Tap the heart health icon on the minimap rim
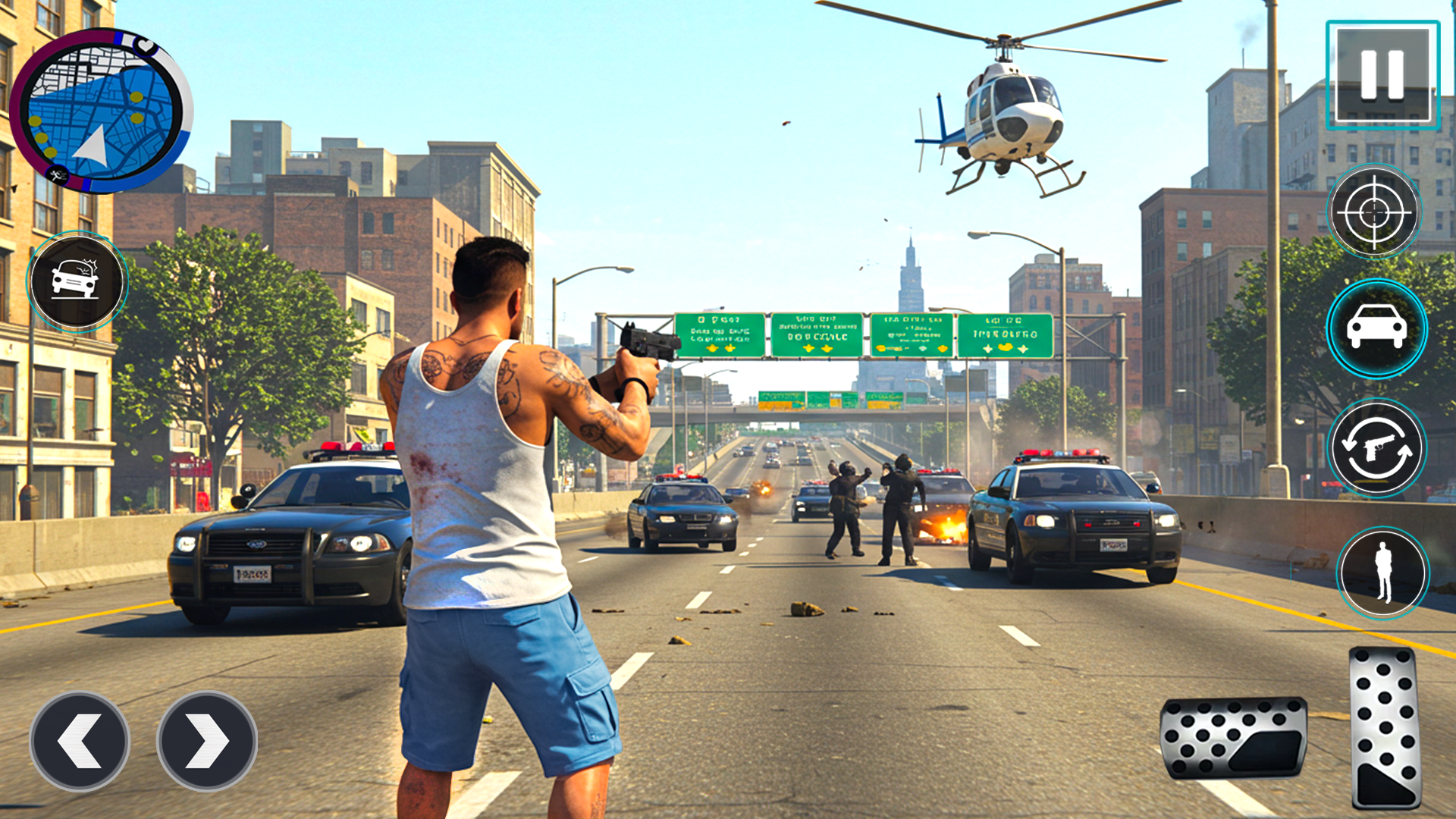 145,45
